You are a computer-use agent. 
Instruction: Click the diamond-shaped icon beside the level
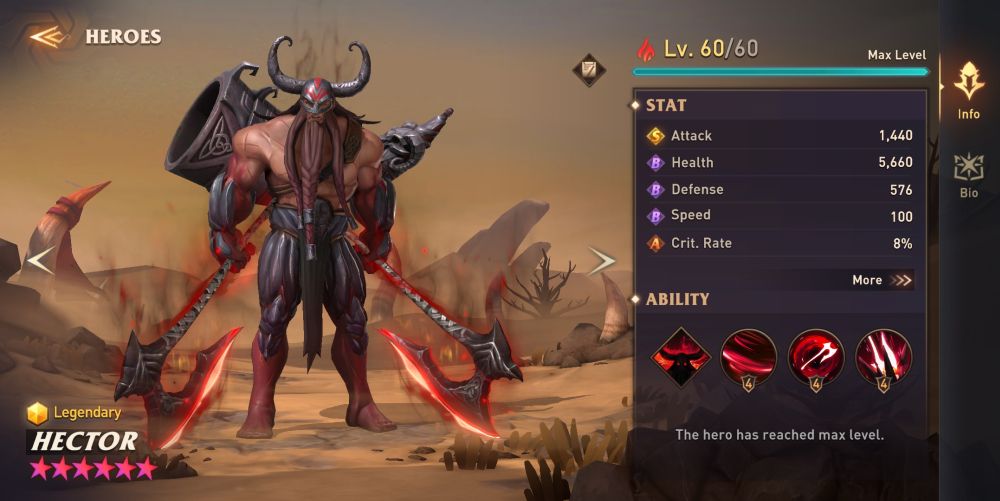tap(587, 69)
